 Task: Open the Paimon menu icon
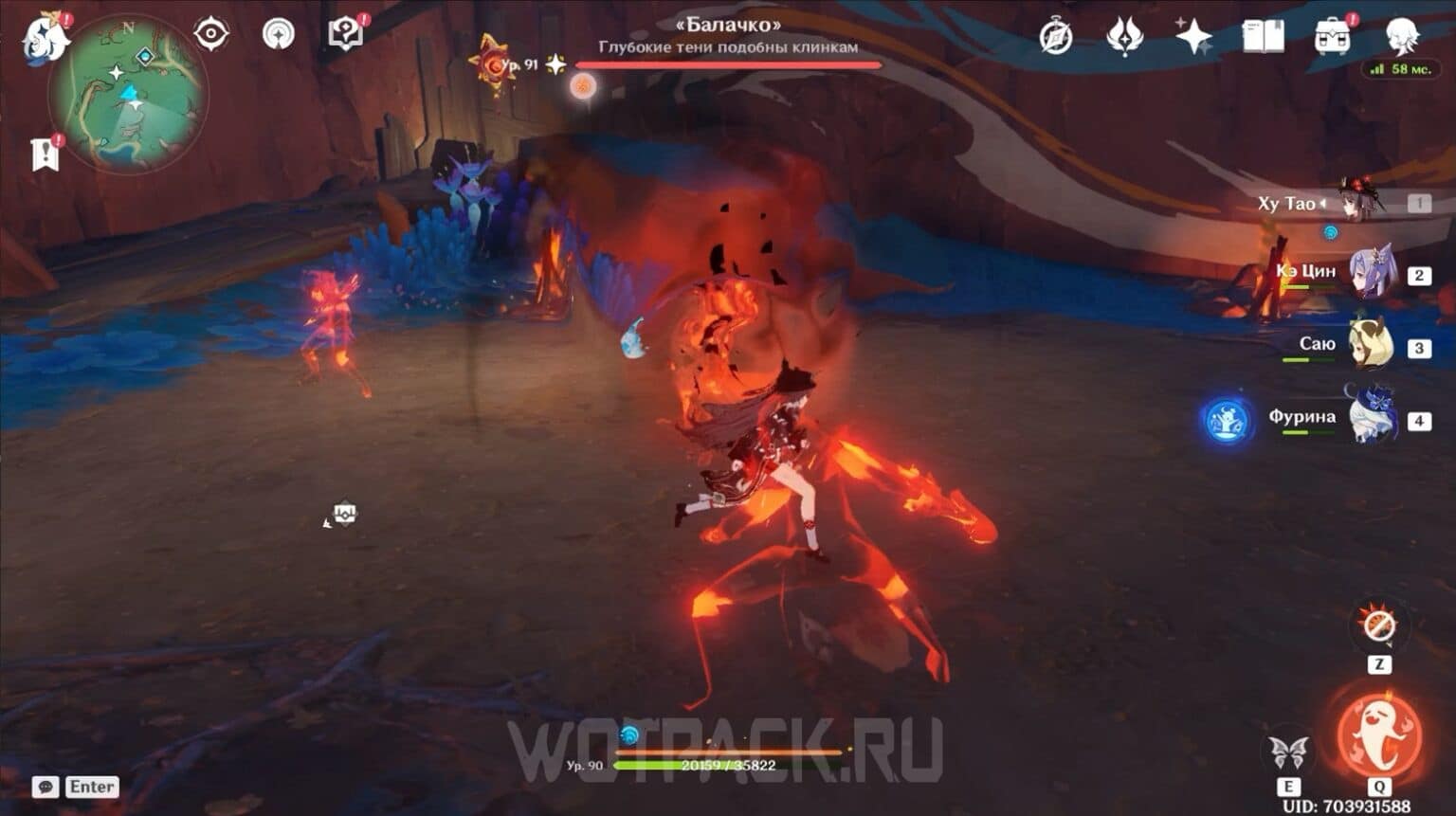pos(44,35)
